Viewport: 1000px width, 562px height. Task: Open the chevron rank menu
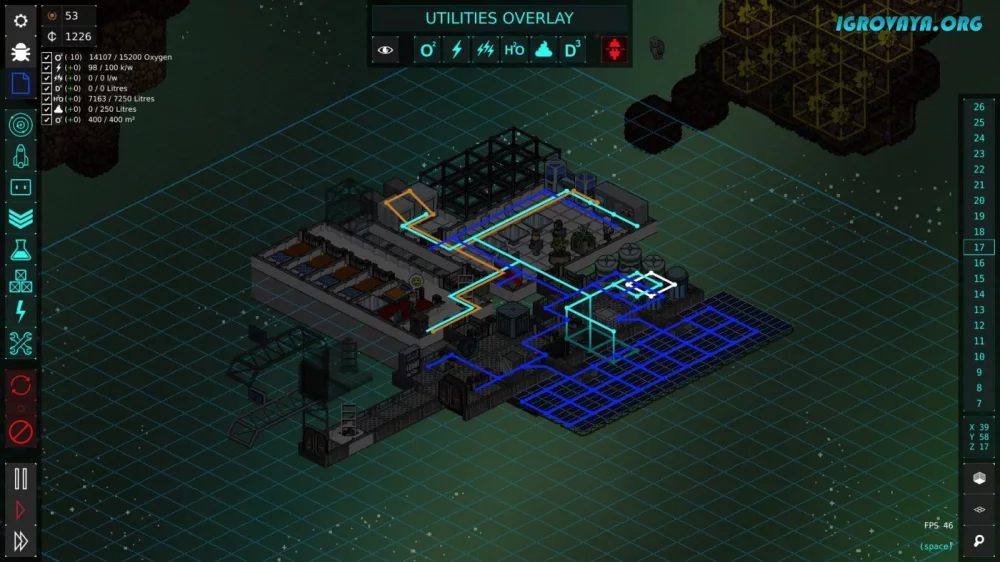(20, 218)
